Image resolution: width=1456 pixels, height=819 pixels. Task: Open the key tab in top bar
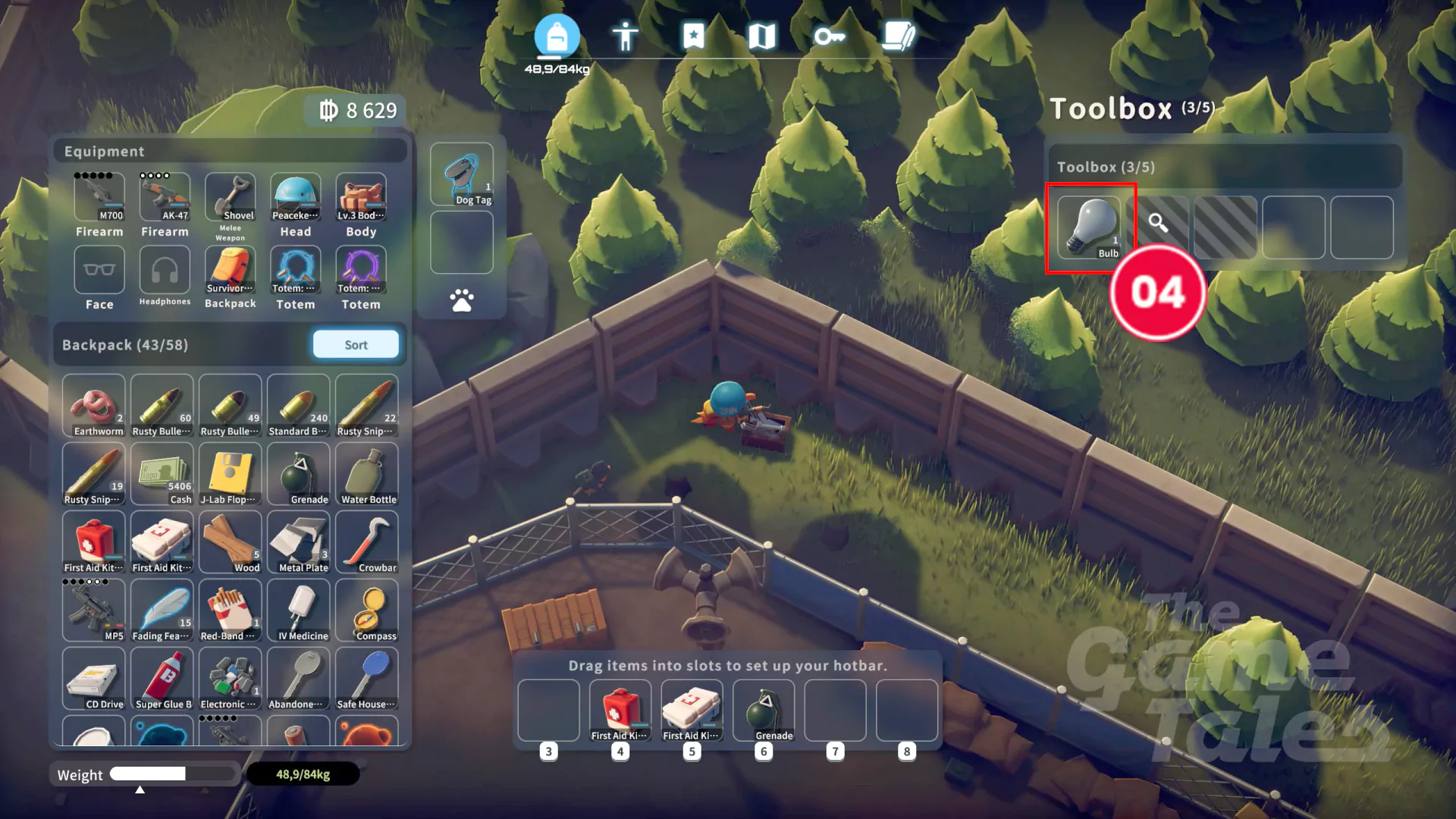click(829, 36)
